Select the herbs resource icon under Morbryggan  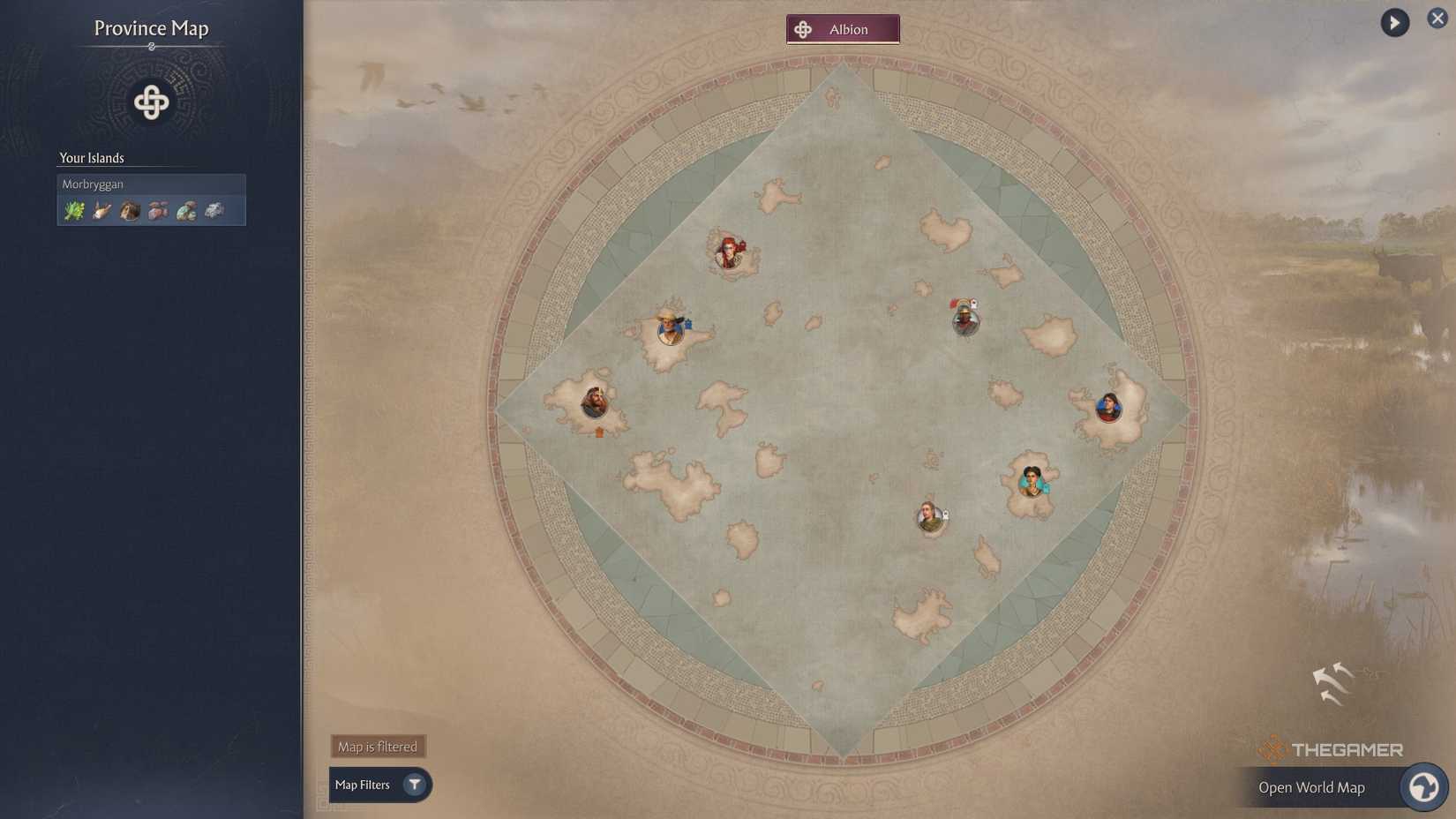[x=74, y=209]
